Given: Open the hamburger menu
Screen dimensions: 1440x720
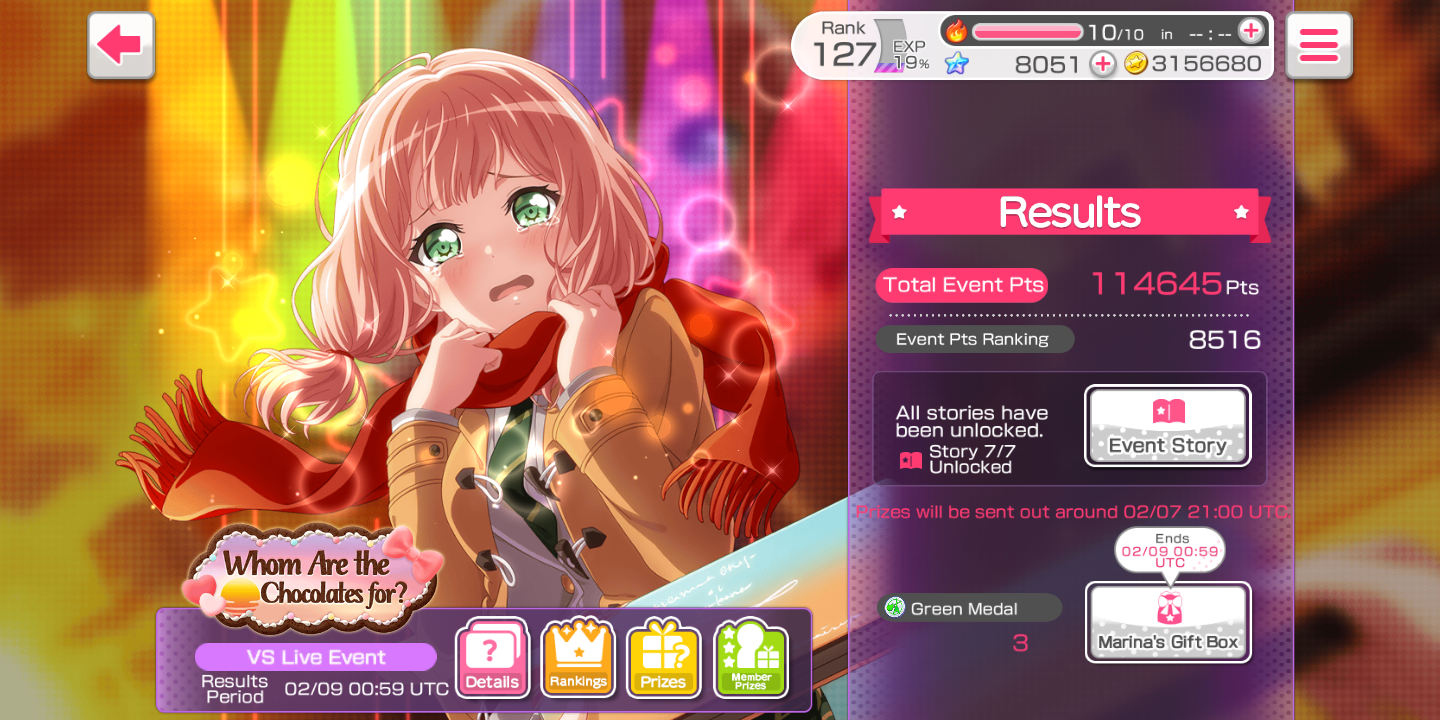Looking at the screenshot, I should pos(1318,45).
